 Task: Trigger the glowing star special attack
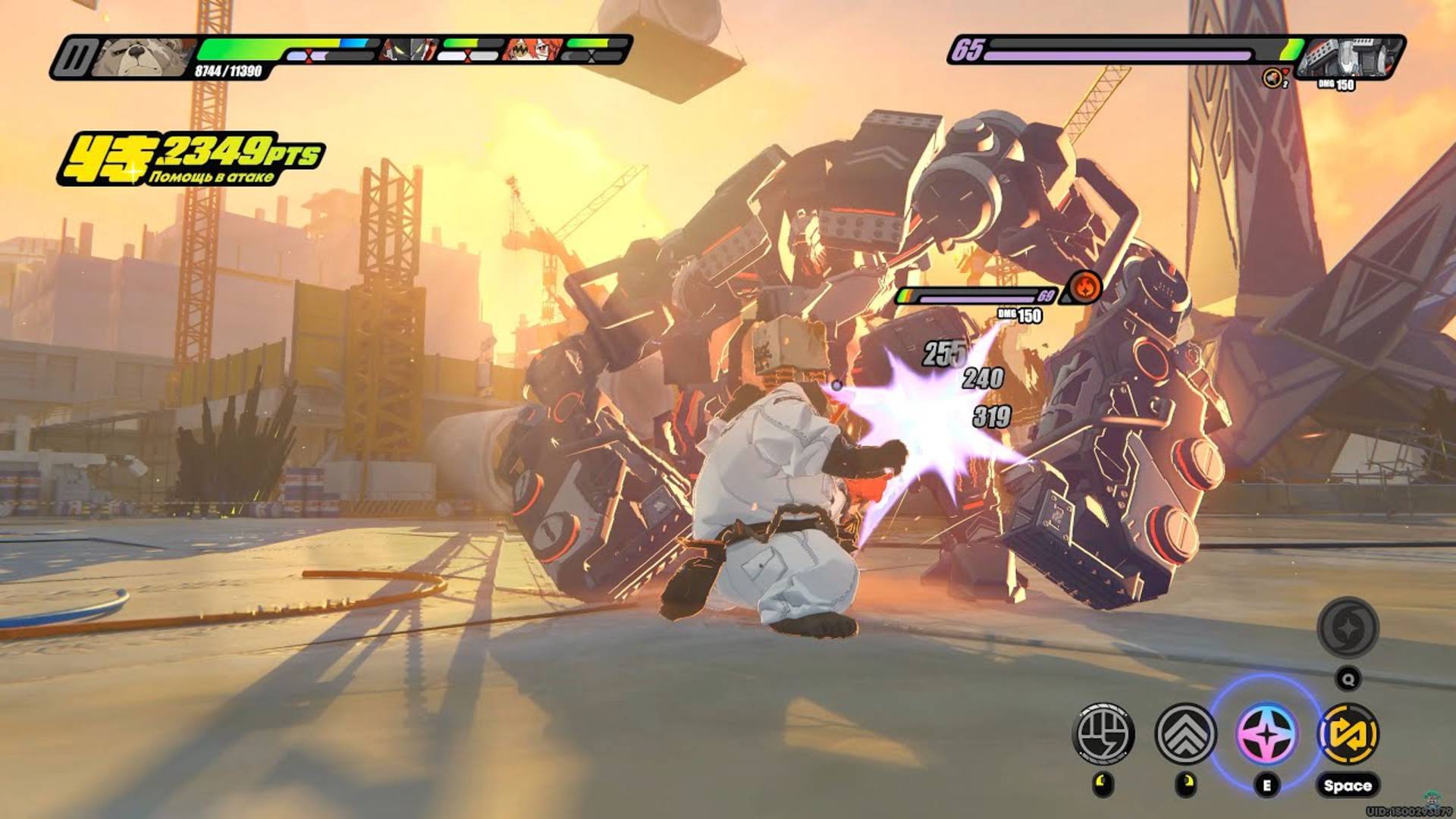click(1266, 733)
